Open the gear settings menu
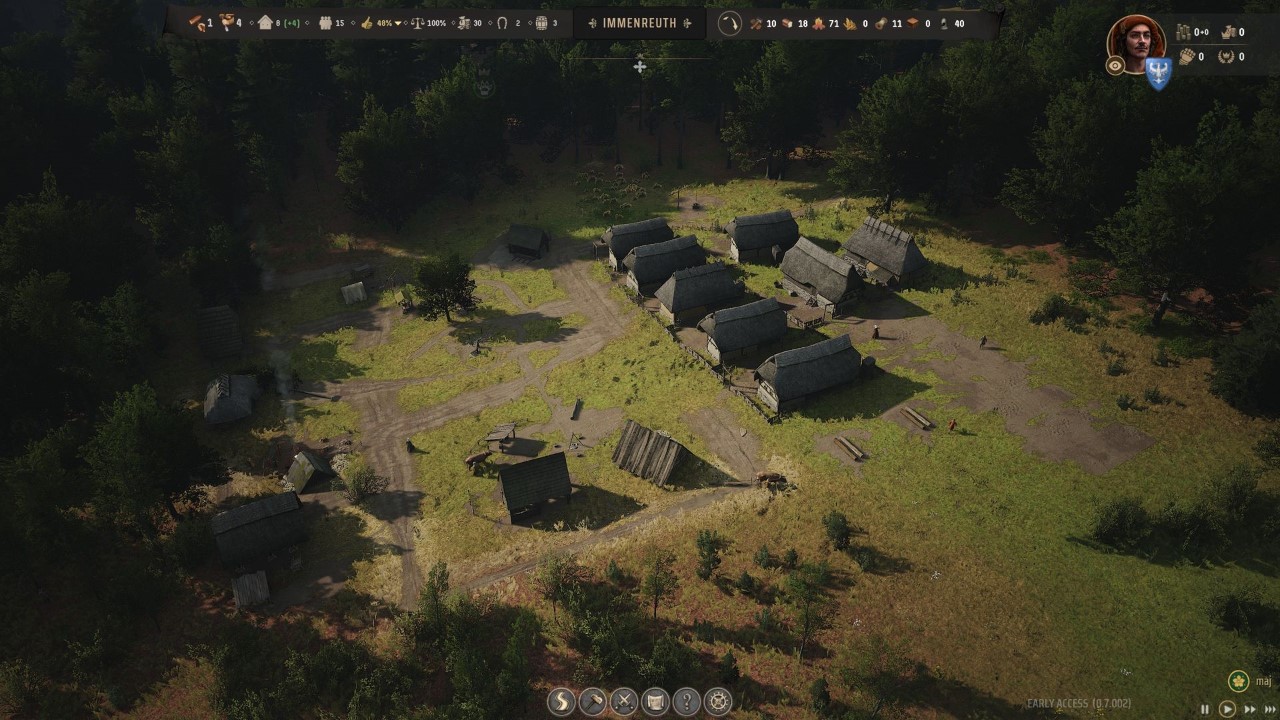1280x720 pixels. pos(718,701)
